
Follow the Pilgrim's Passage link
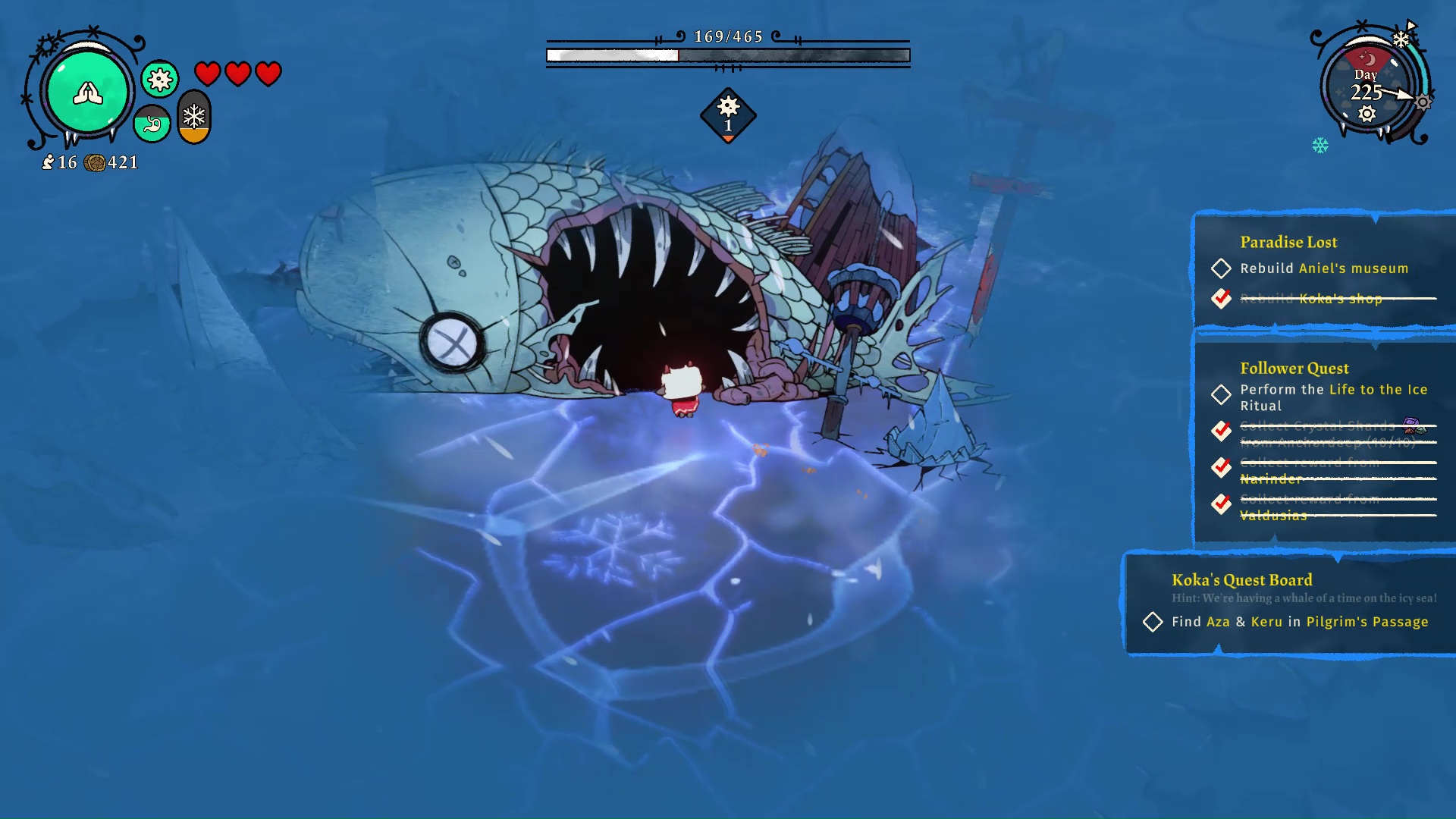(1367, 622)
